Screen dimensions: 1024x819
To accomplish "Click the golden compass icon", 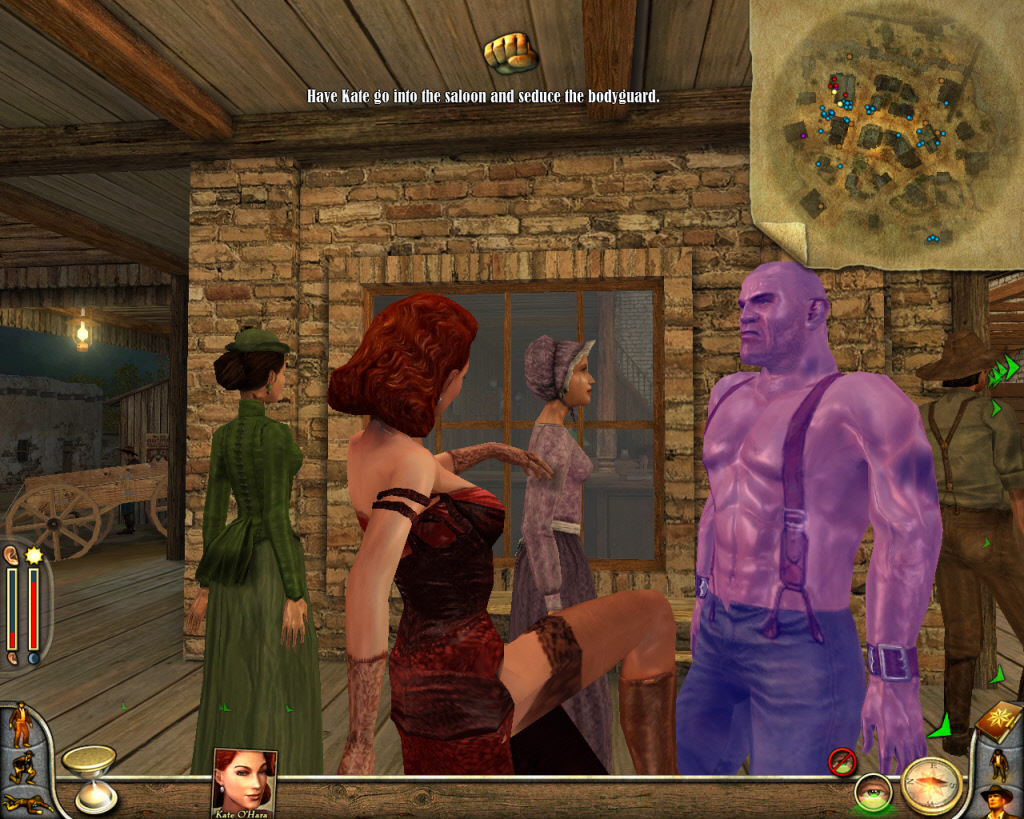I will [x=932, y=783].
